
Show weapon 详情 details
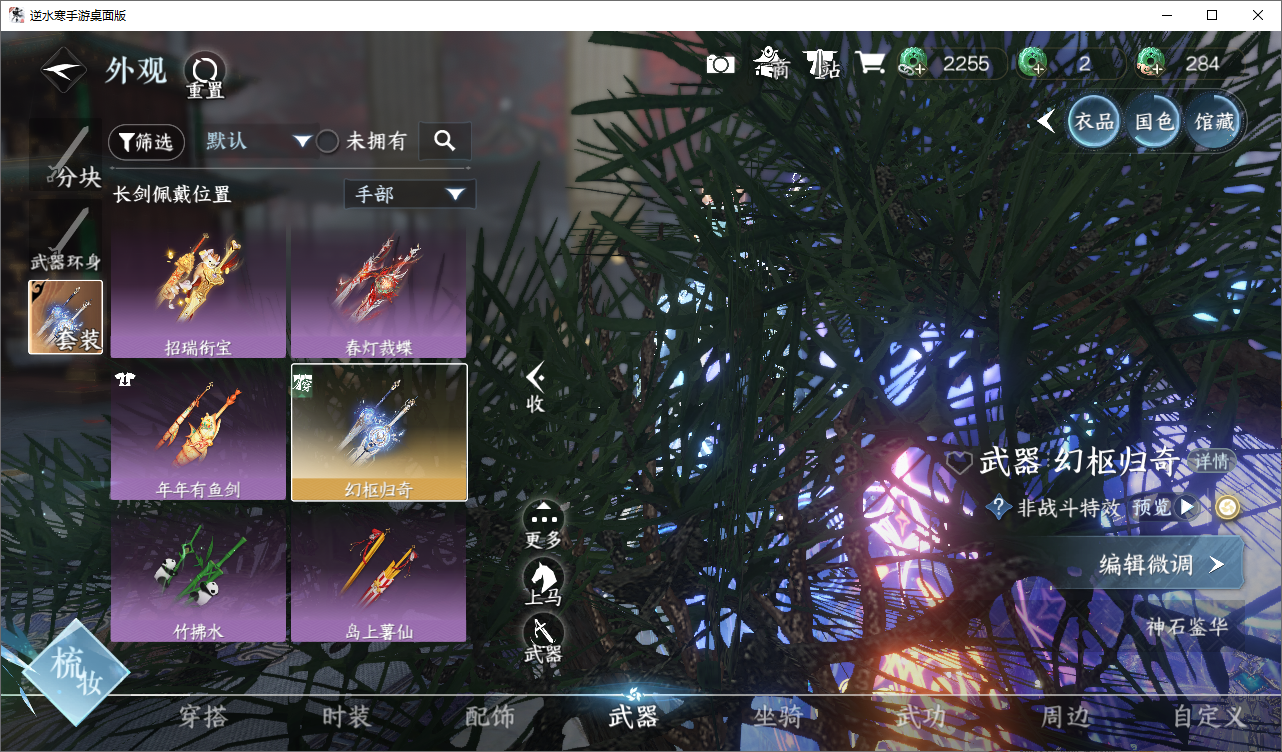pos(1211,462)
